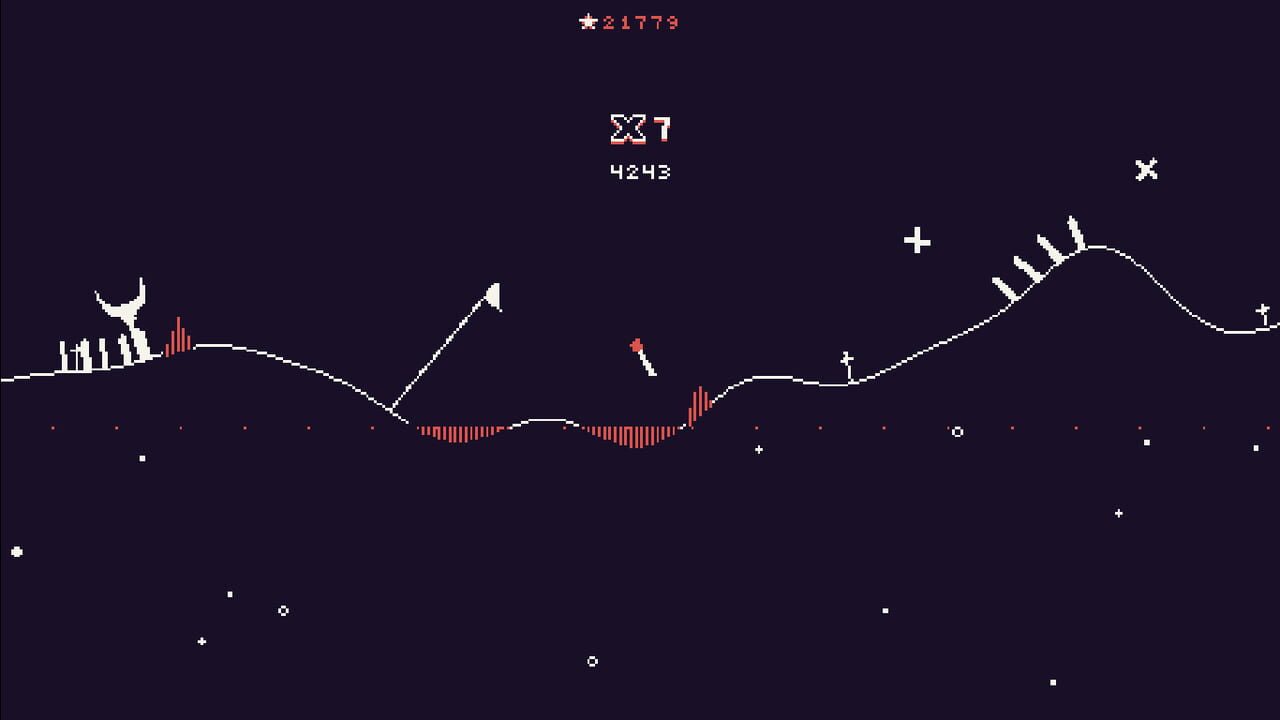Select the whale tail emerging from the hill
1280x720 pixels.
(122, 303)
